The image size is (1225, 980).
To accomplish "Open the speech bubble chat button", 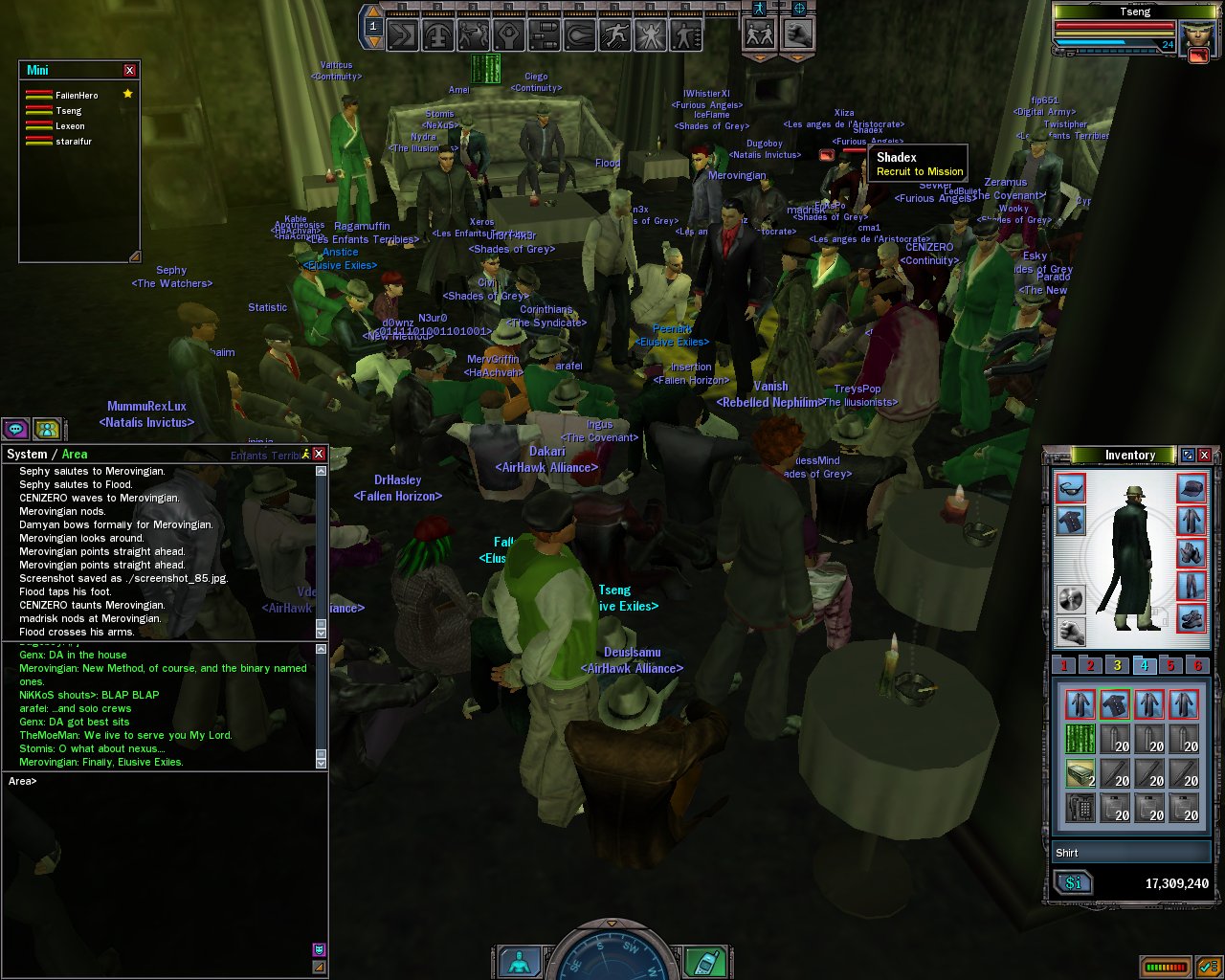I will pos(16,430).
